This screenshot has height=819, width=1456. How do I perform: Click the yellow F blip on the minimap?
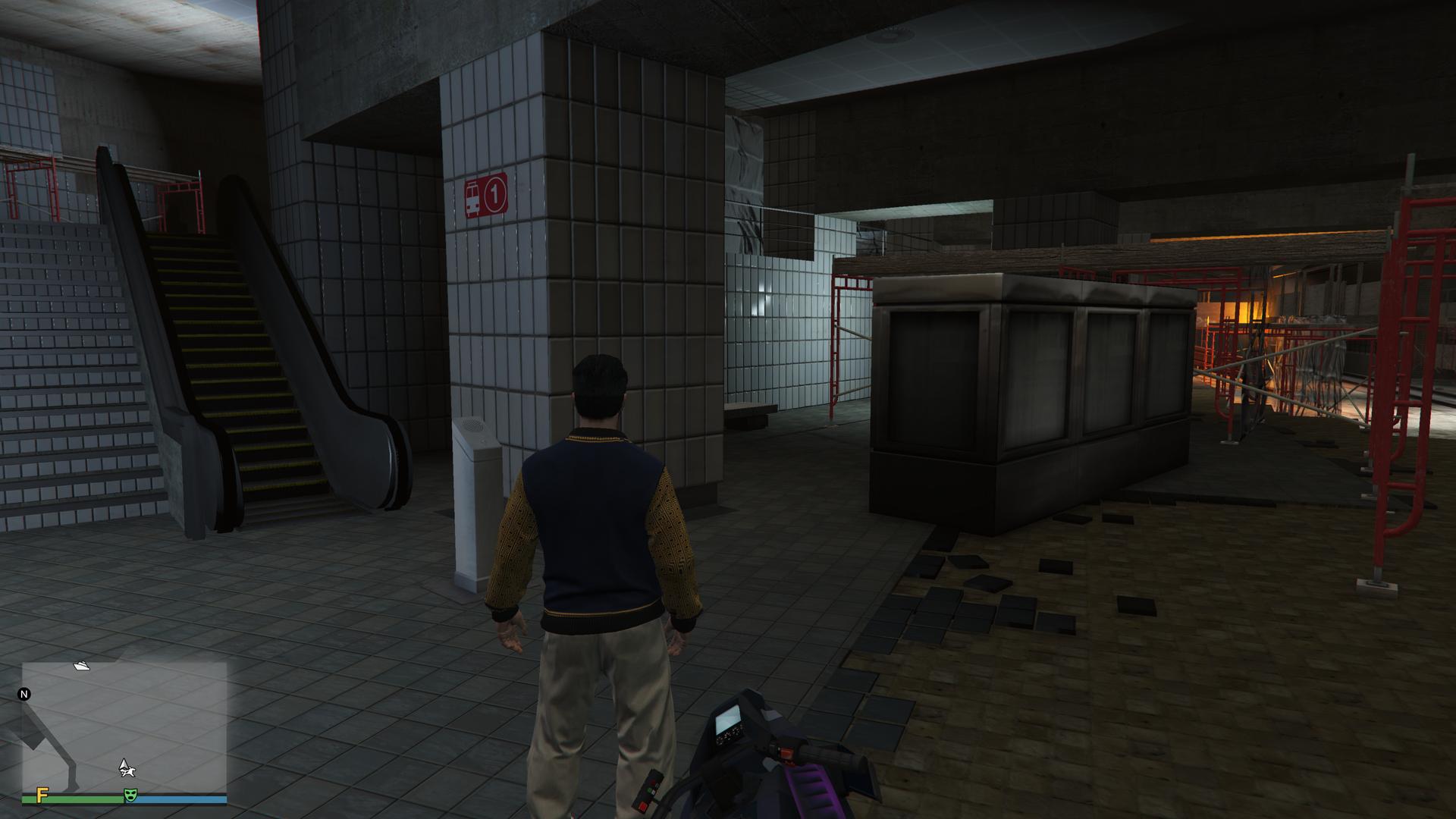click(x=42, y=794)
